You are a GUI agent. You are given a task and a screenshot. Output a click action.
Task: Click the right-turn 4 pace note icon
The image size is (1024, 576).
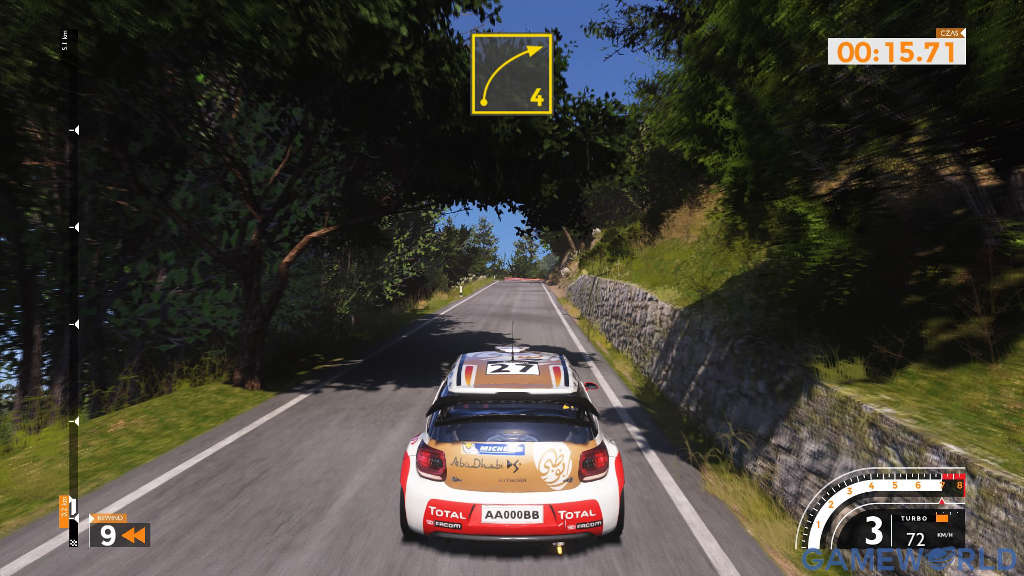click(x=511, y=74)
